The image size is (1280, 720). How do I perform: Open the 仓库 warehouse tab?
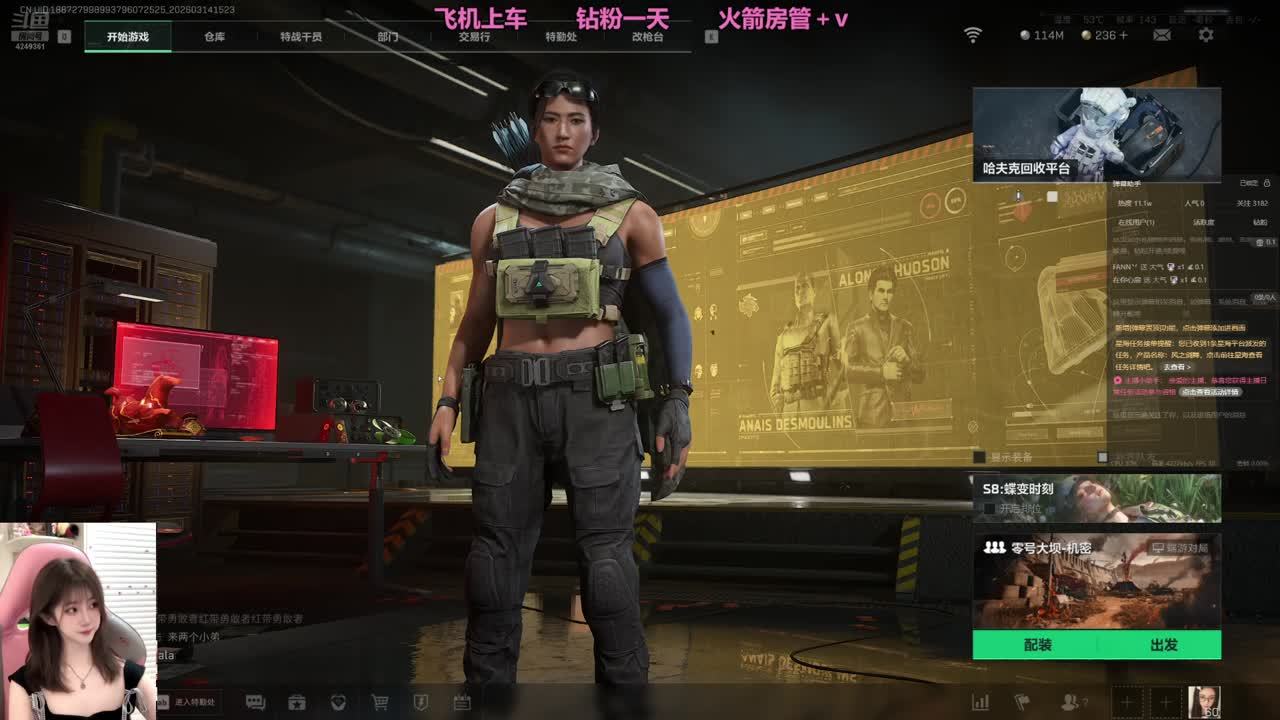tap(214, 37)
